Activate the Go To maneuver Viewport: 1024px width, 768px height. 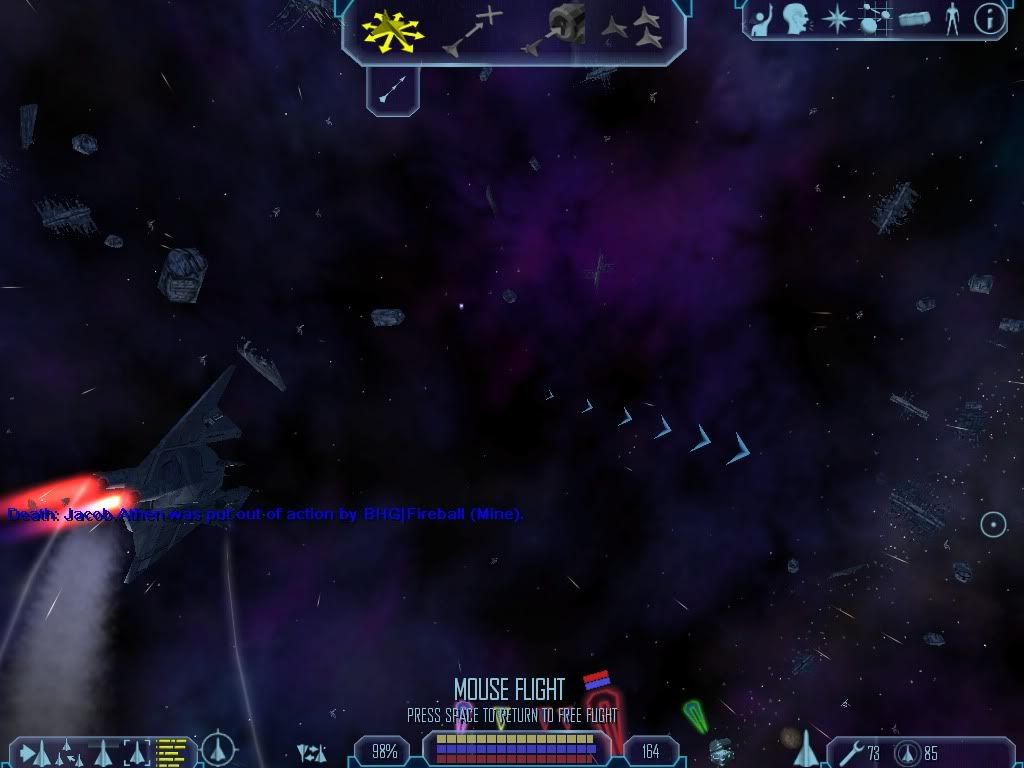[471, 30]
